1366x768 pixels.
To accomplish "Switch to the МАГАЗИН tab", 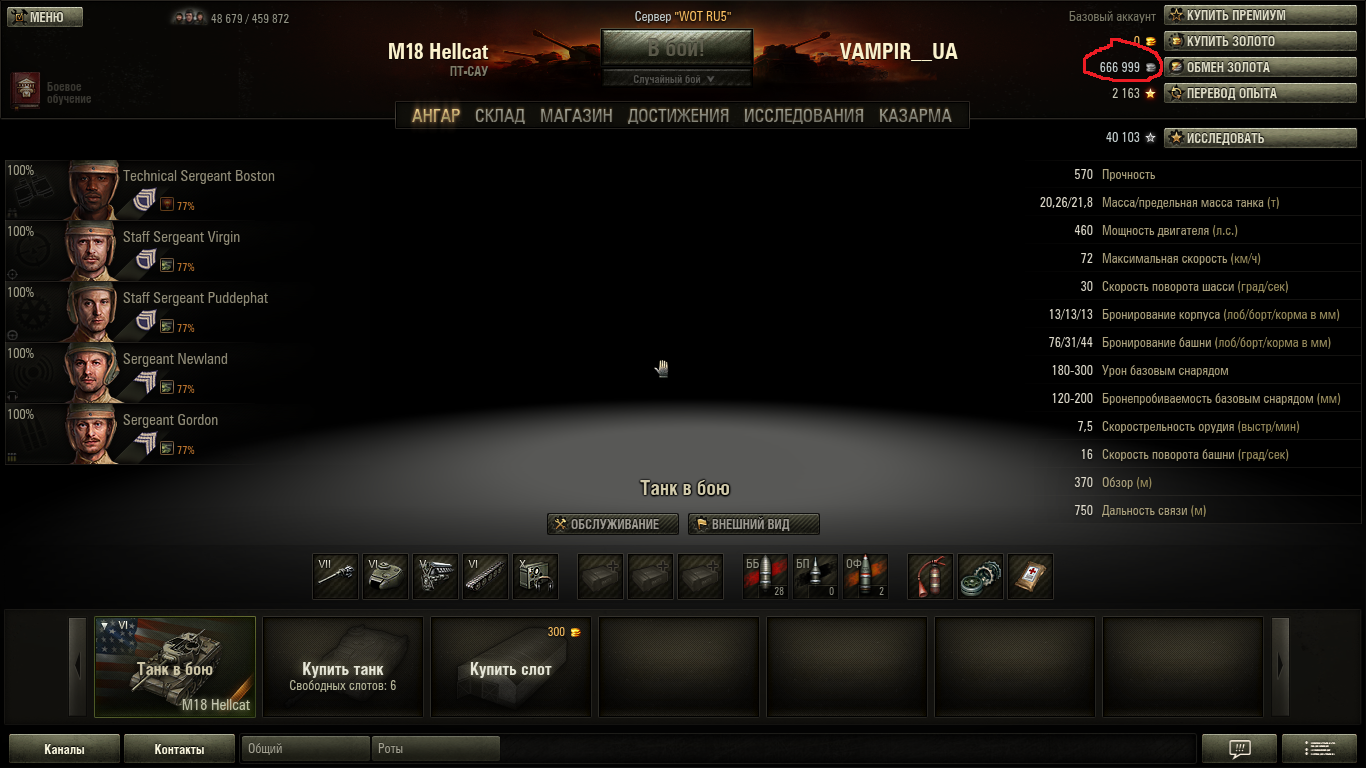I will point(576,115).
